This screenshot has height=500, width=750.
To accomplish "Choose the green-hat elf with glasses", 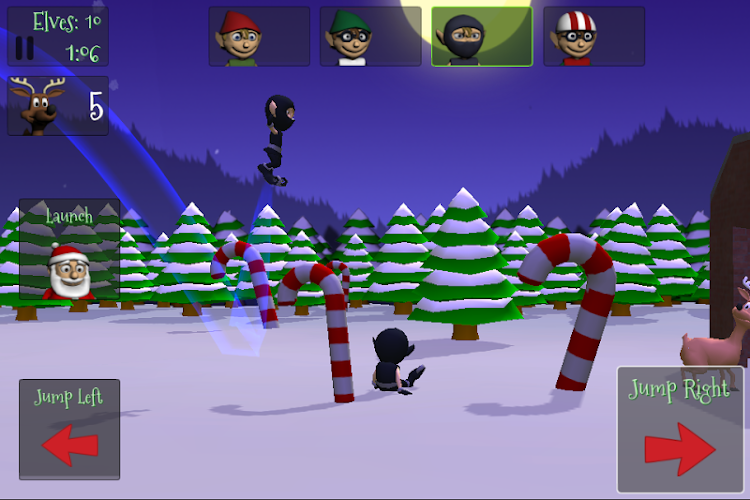I will [x=370, y=37].
